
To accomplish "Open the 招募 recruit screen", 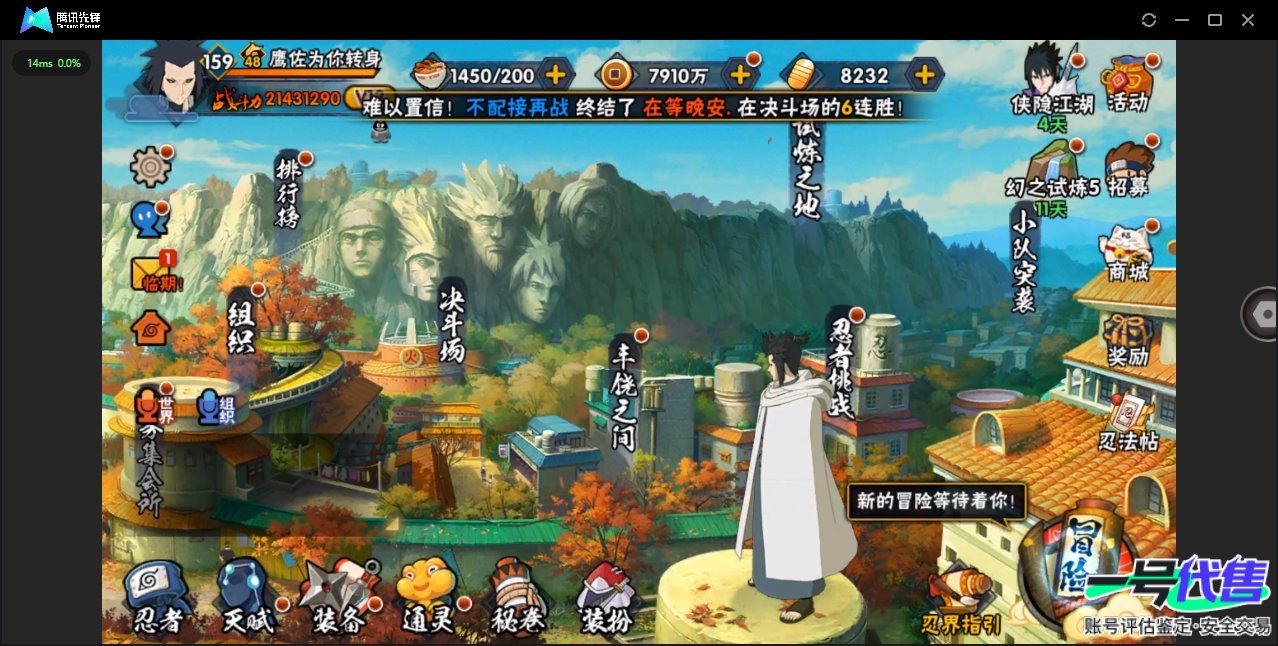I will click(x=1127, y=170).
